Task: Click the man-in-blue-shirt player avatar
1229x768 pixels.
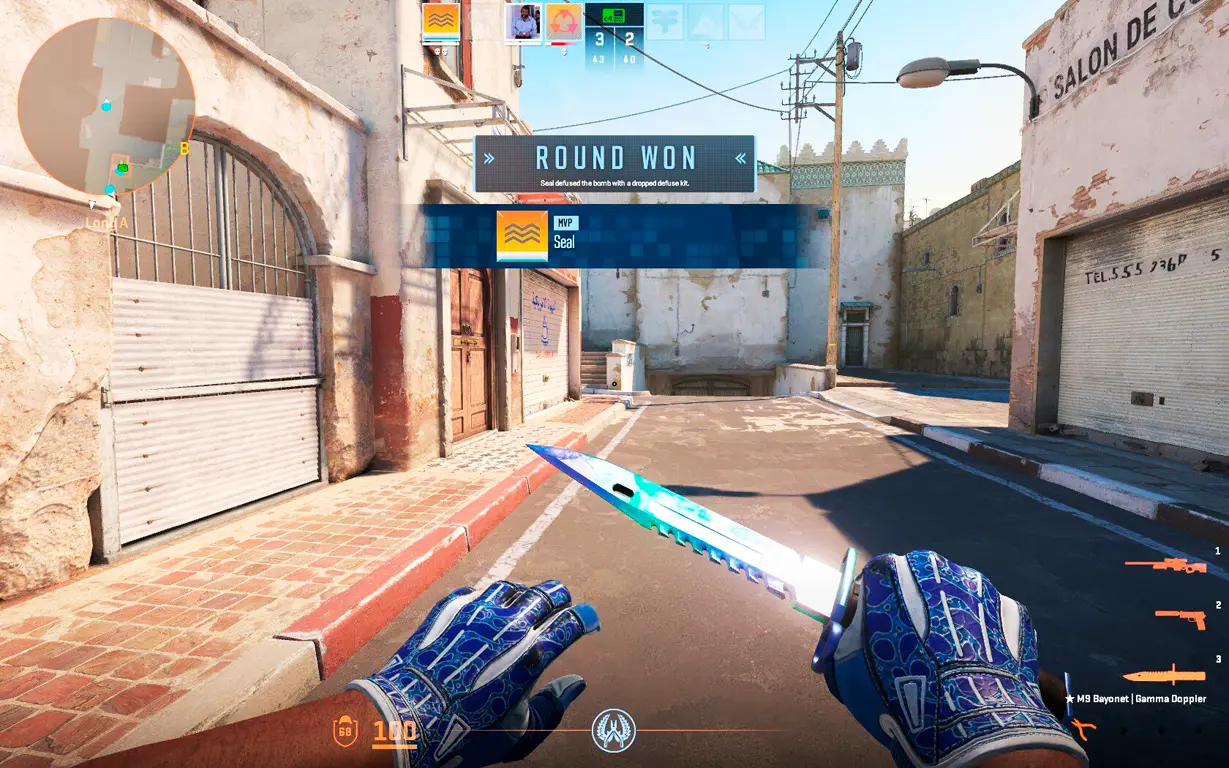Action: click(523, 22)
